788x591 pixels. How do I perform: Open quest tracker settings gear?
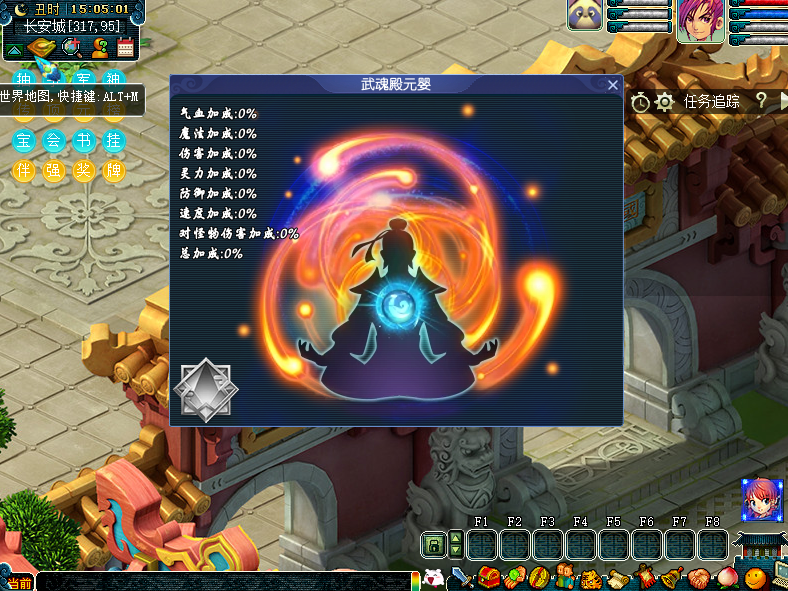(x=664, y=101)
